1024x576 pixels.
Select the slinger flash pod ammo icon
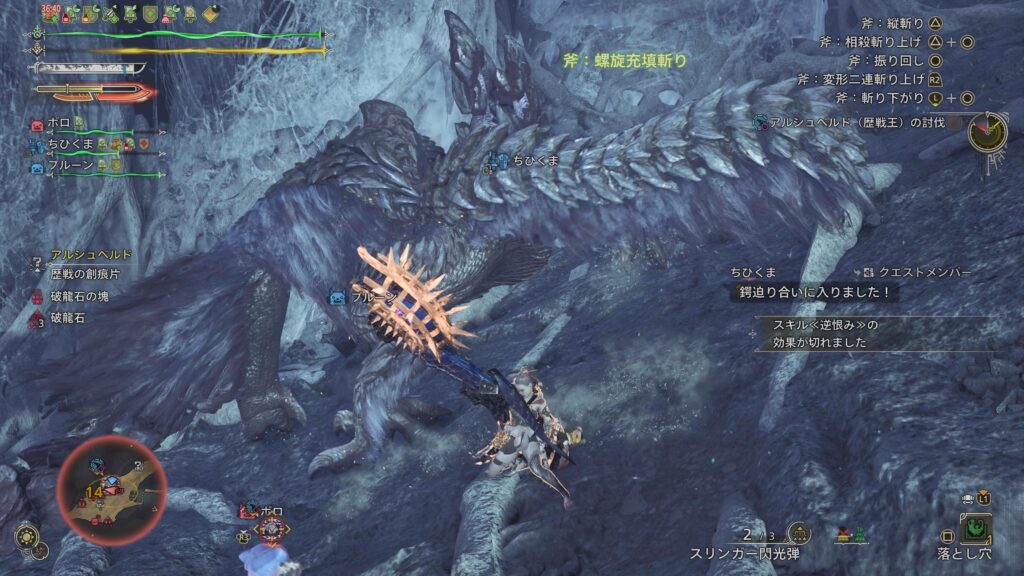798,533
